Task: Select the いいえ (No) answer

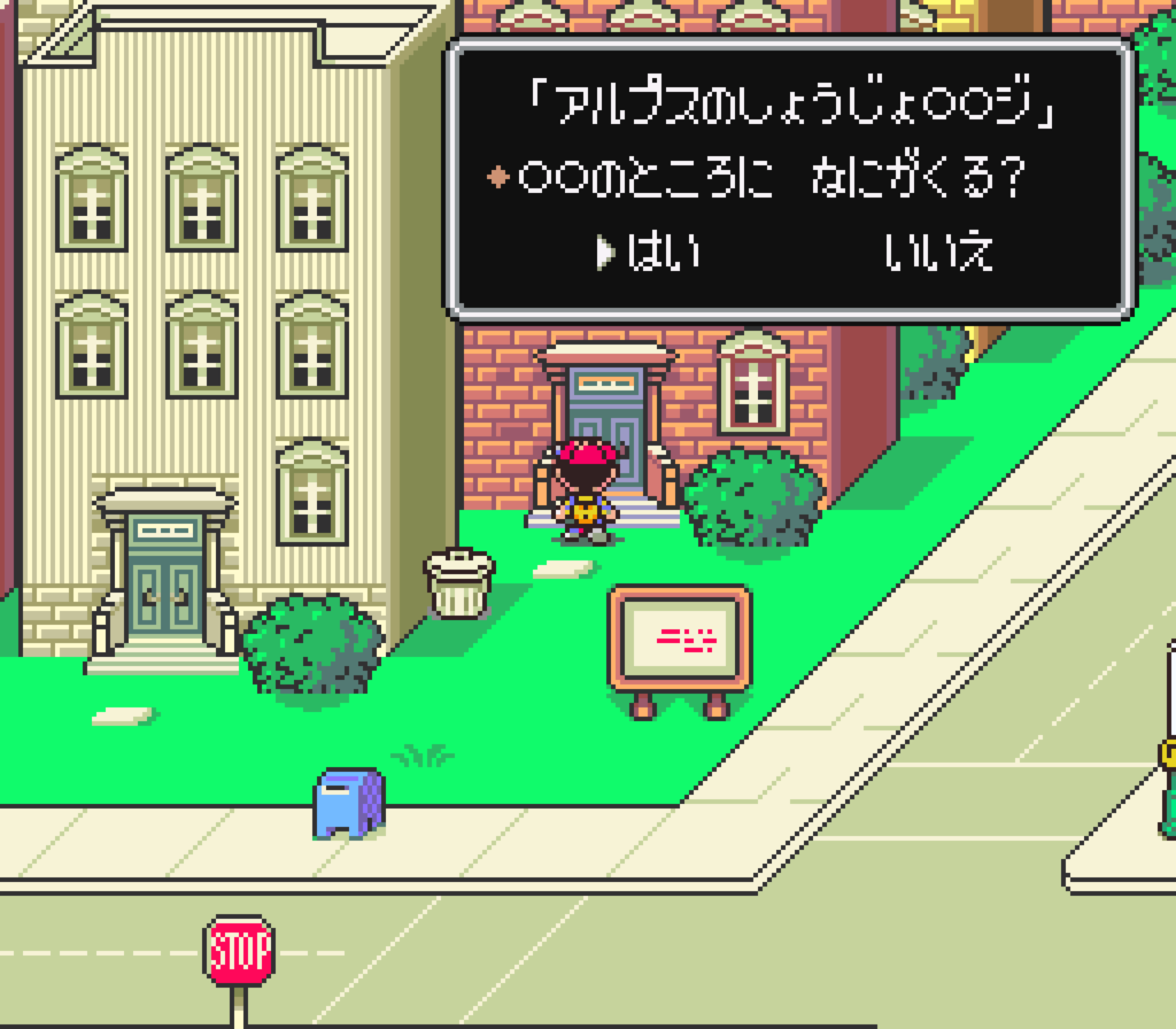Action: tap(938, 252)
